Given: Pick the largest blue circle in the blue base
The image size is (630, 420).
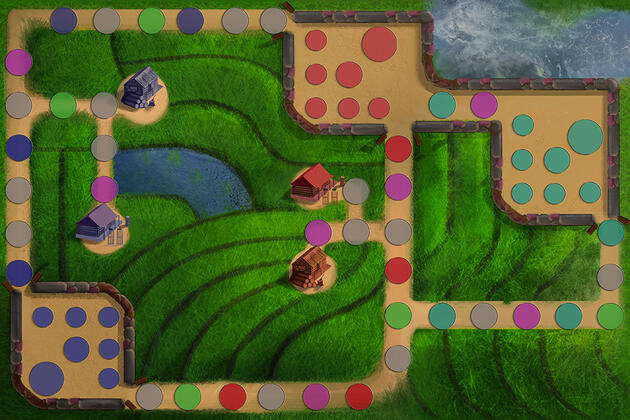Looking at the screenshot, I should 46,378.
